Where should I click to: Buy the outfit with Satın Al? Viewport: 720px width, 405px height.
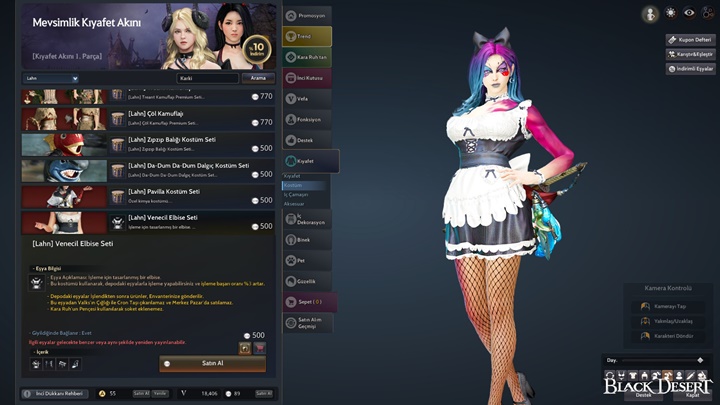[x=212, y=364]
